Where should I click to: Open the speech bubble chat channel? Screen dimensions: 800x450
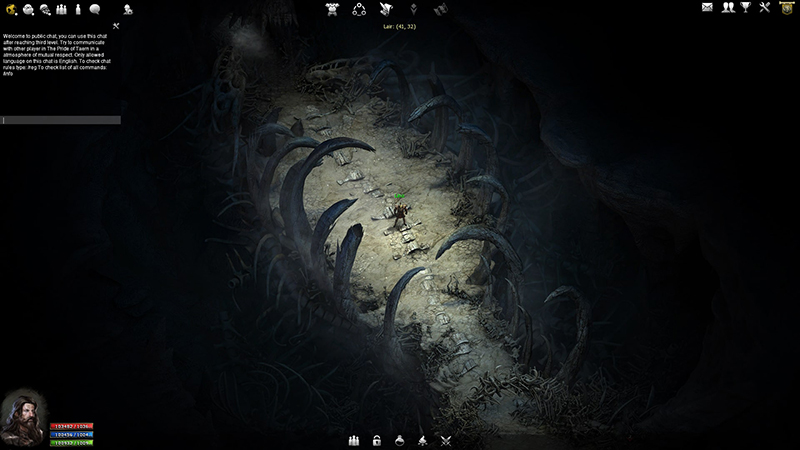click(x=95, y=9)
